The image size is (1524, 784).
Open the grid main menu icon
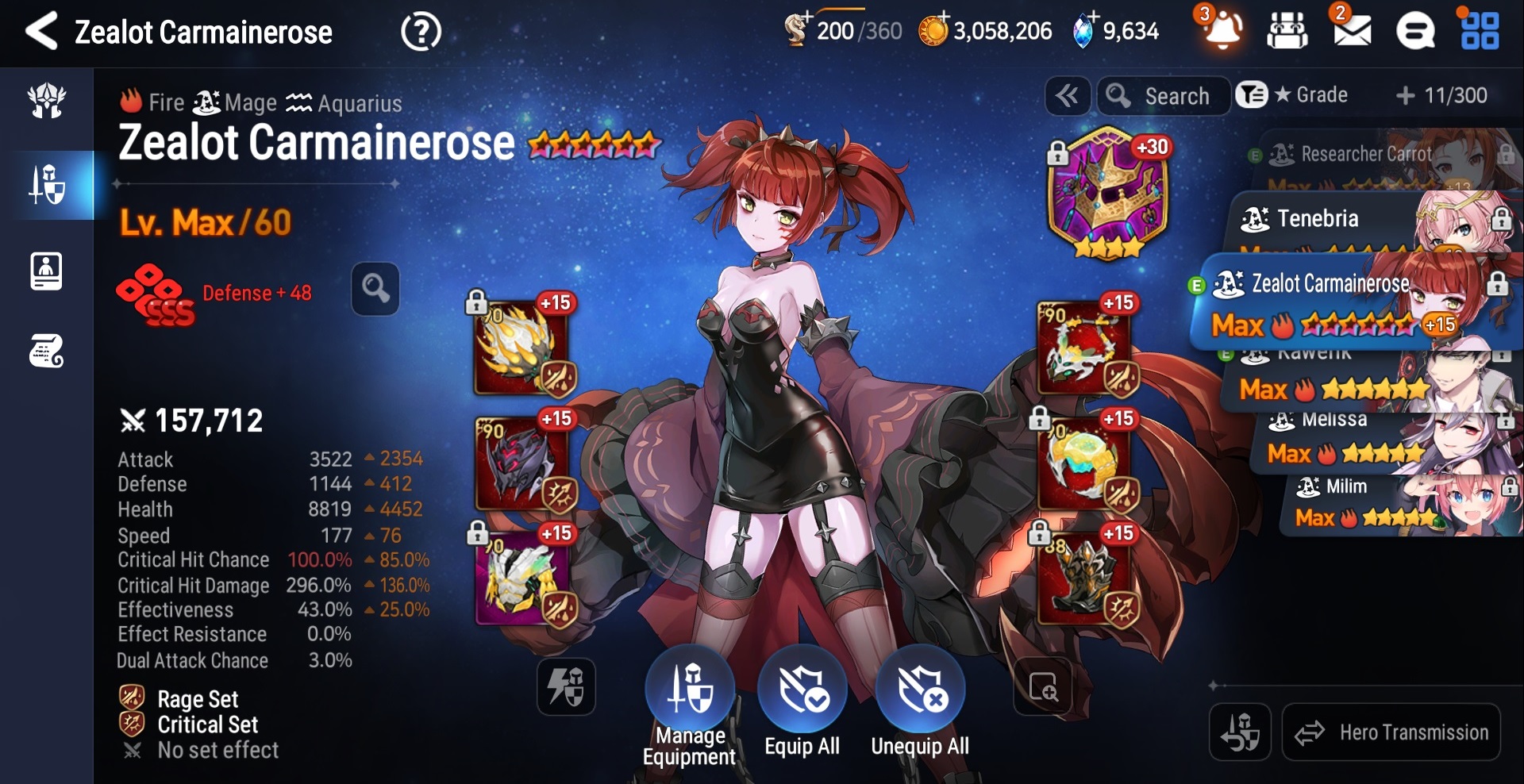(x=1480, y=32)
